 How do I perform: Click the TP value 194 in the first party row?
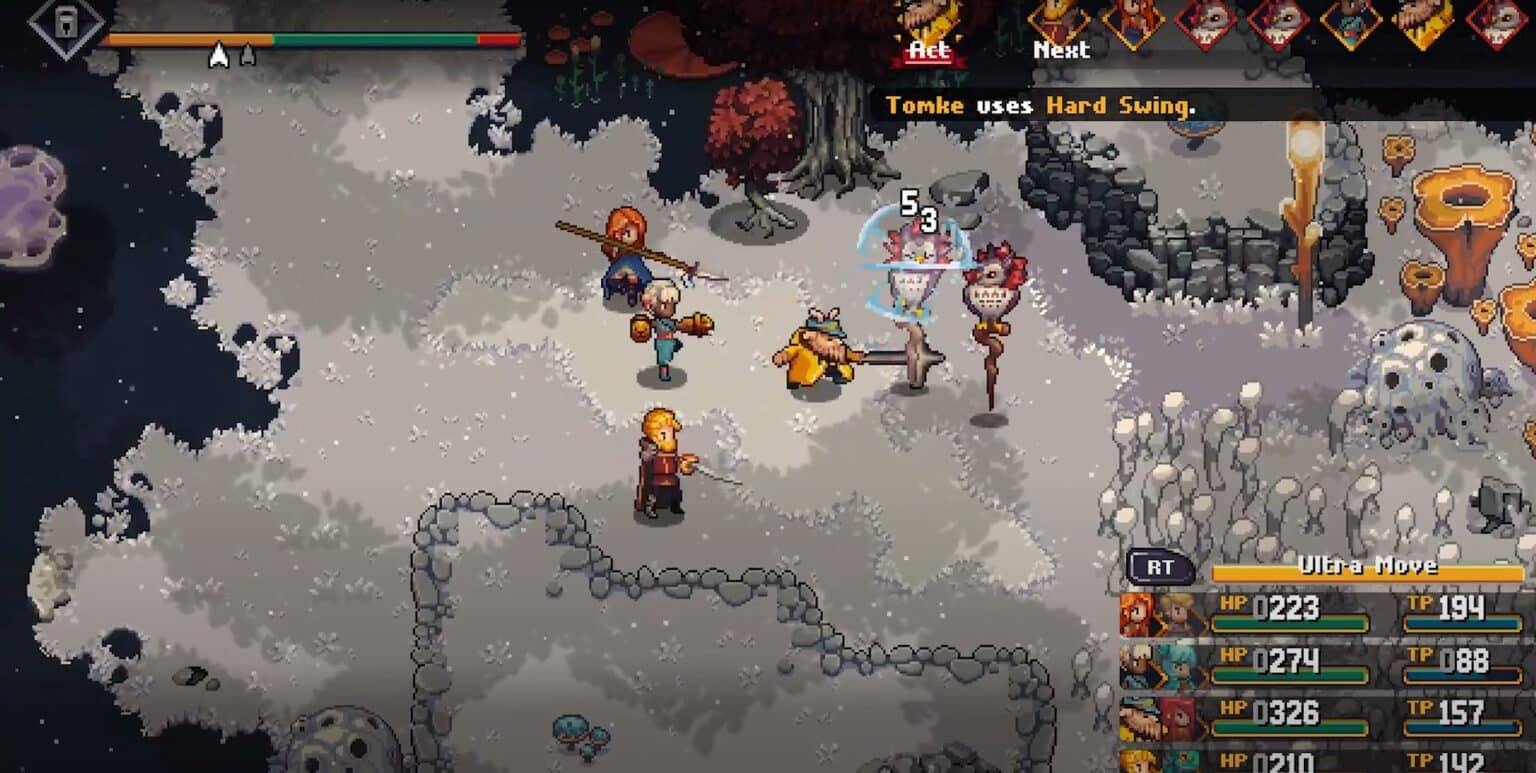1460,606
